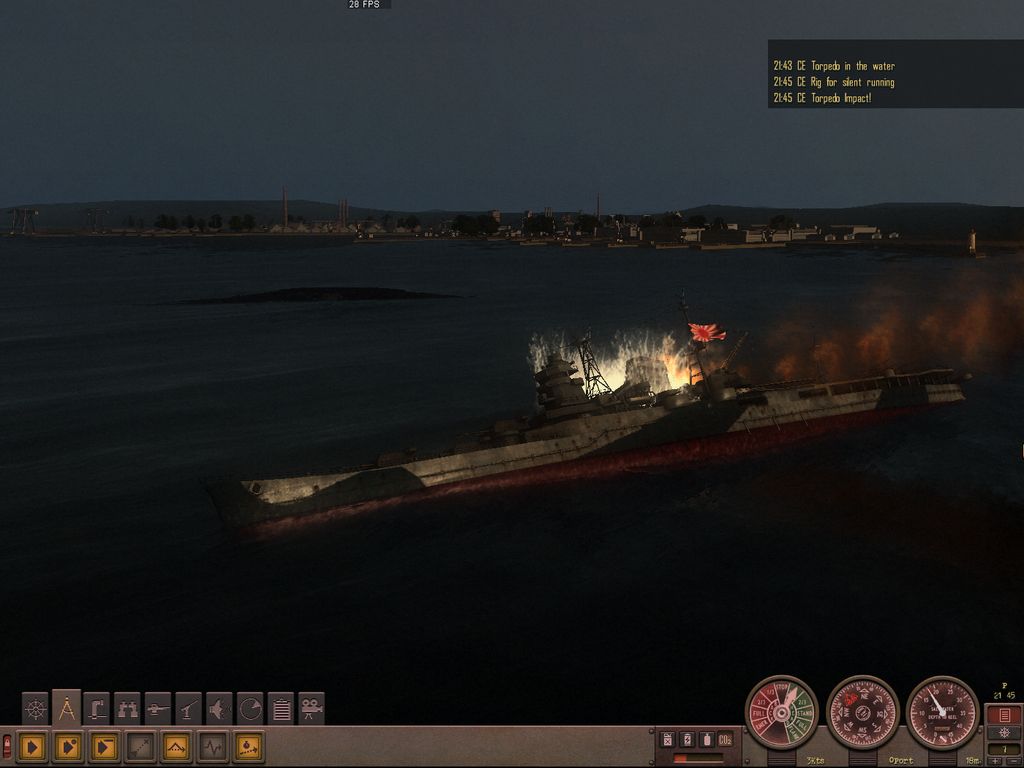Activate the external film camera view
Screen dimensions: 1024x768
tap(311, 709)
